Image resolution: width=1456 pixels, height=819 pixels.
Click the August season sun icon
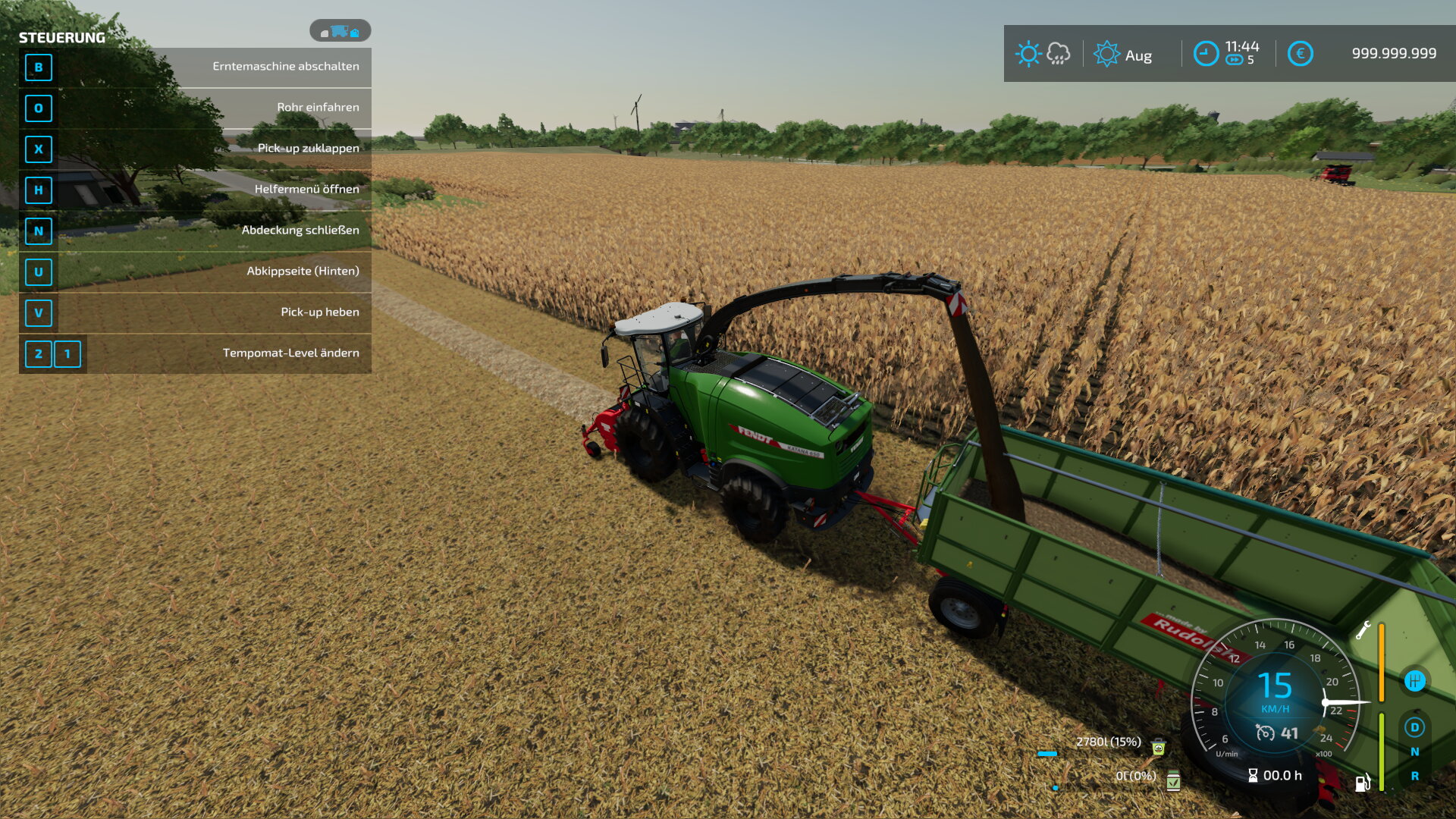pos(1106,54)
